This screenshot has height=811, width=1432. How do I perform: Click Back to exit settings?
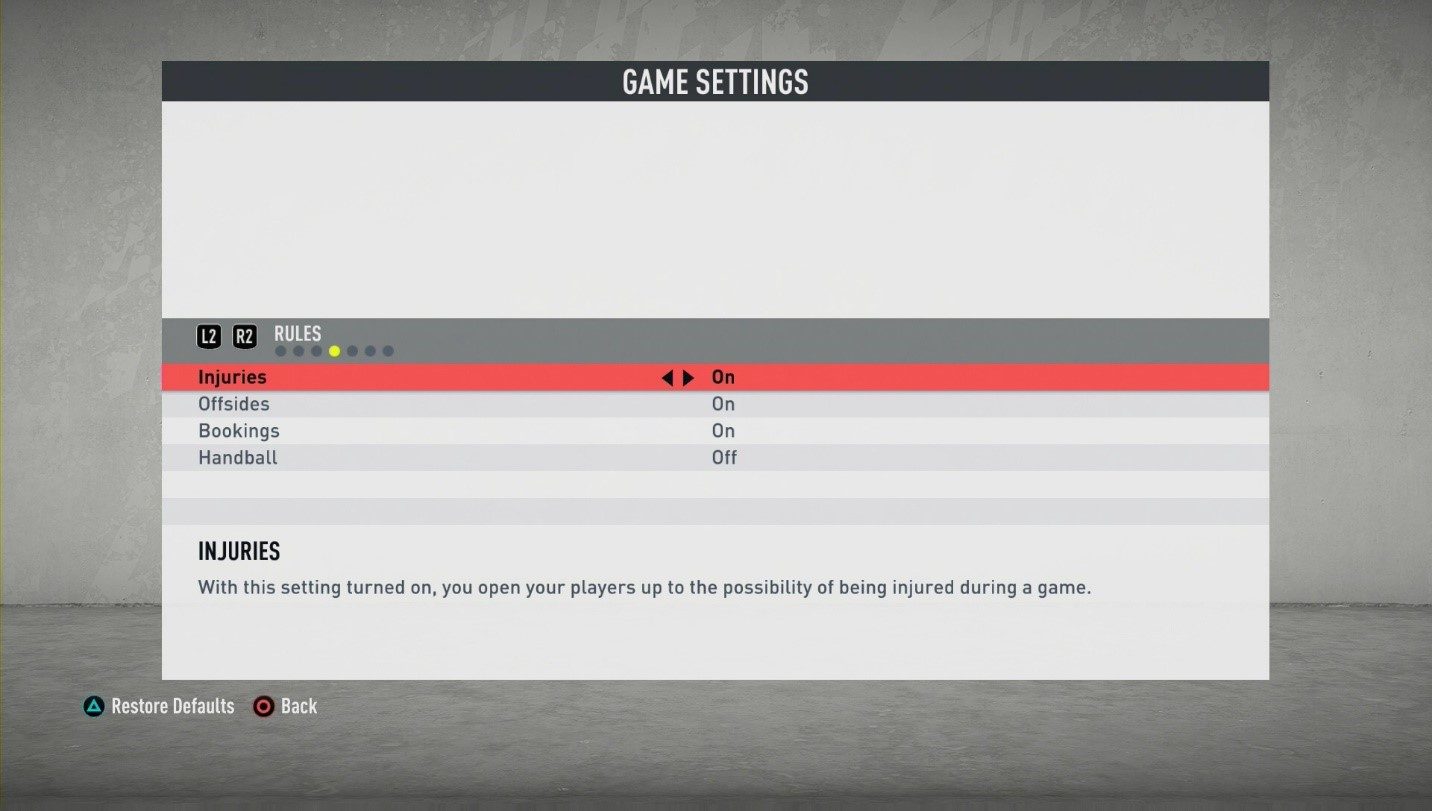(298, 706)
